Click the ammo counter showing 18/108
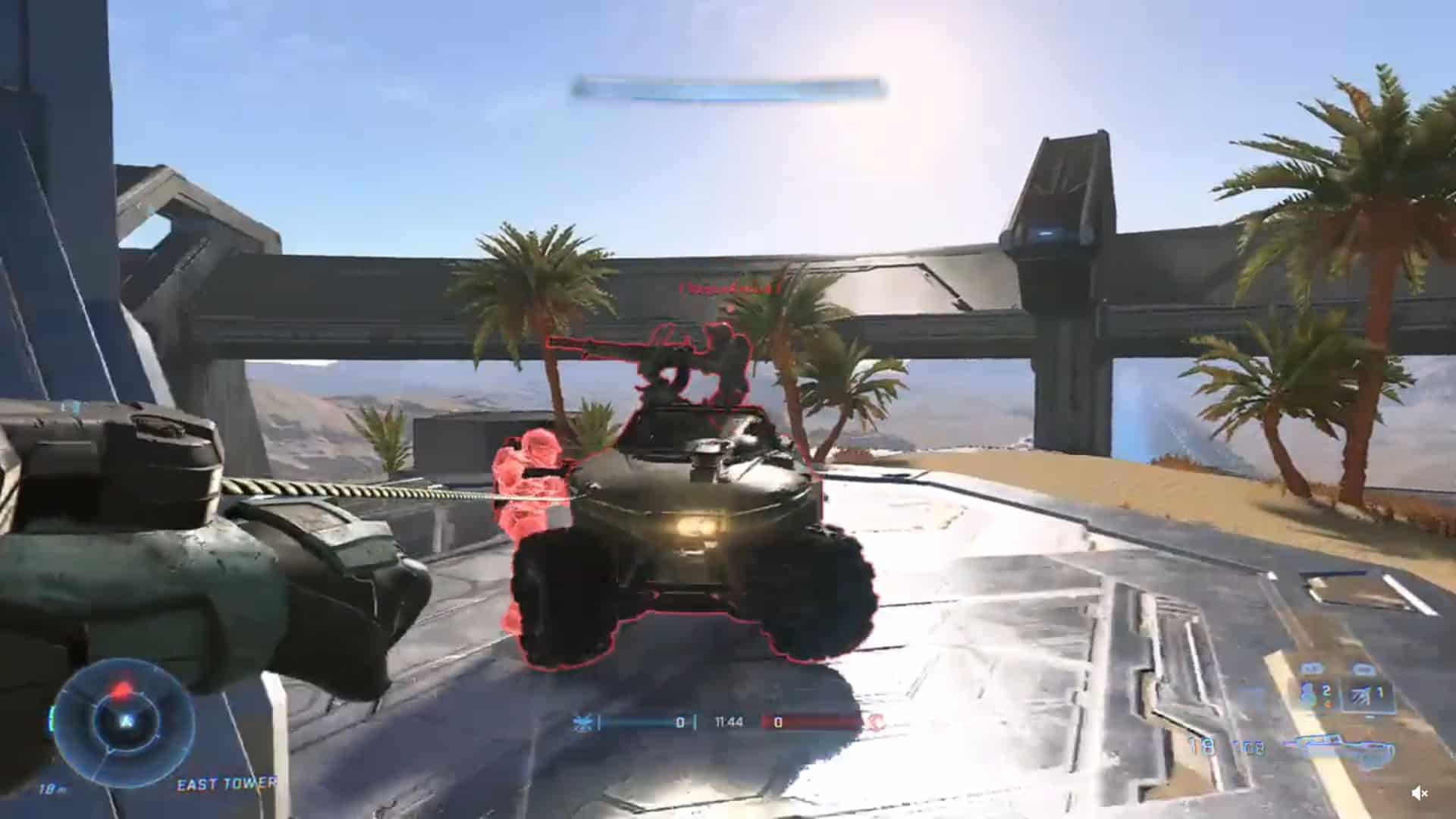1456x819 pixels. [x=1226, y=746]
